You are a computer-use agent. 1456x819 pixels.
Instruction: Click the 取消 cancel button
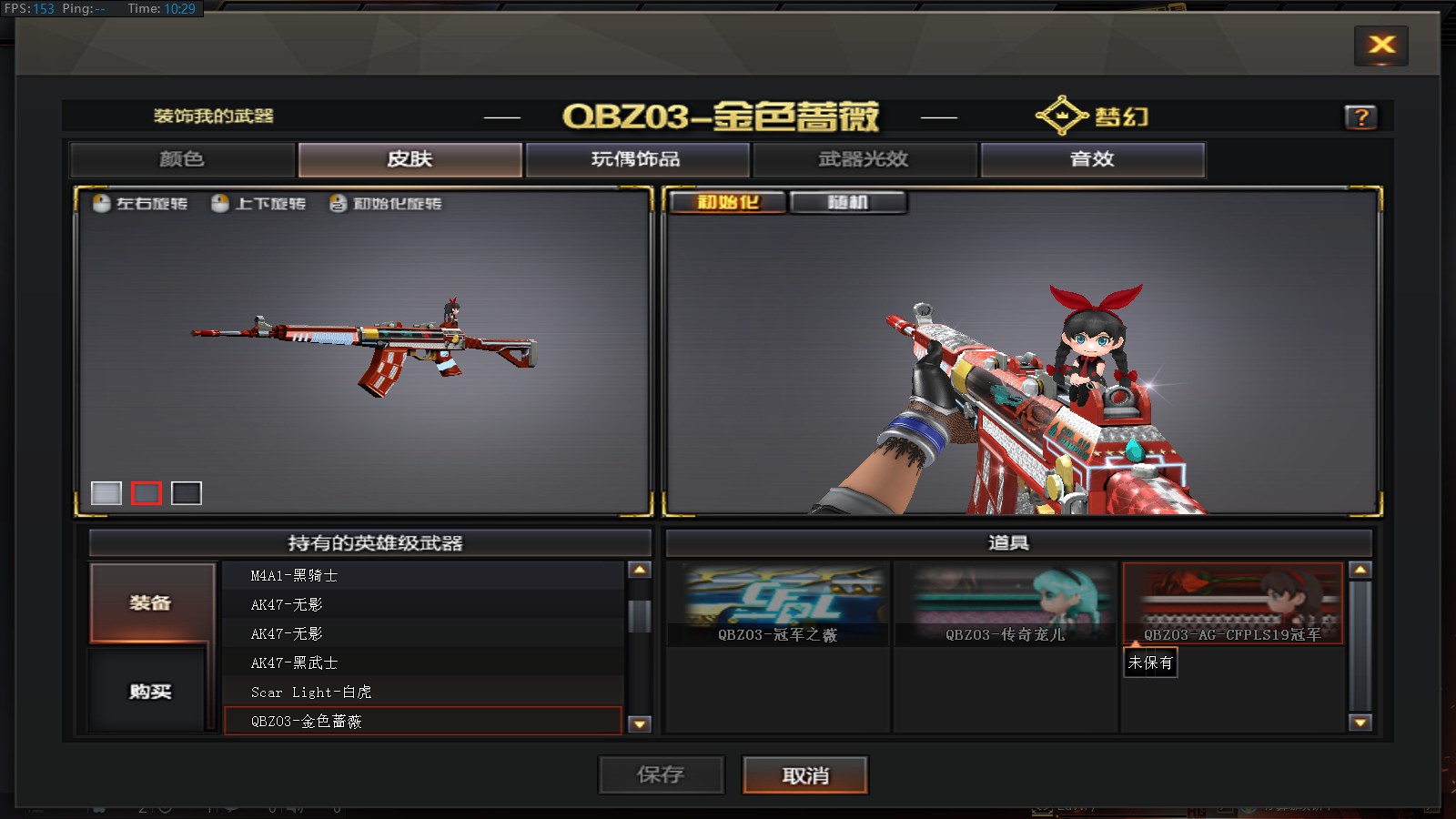coord(805,775)
